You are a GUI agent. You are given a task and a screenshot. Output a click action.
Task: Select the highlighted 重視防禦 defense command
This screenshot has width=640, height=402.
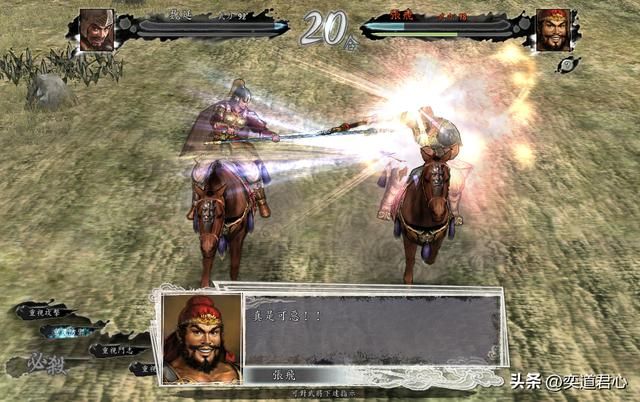[x=72, y=330]
